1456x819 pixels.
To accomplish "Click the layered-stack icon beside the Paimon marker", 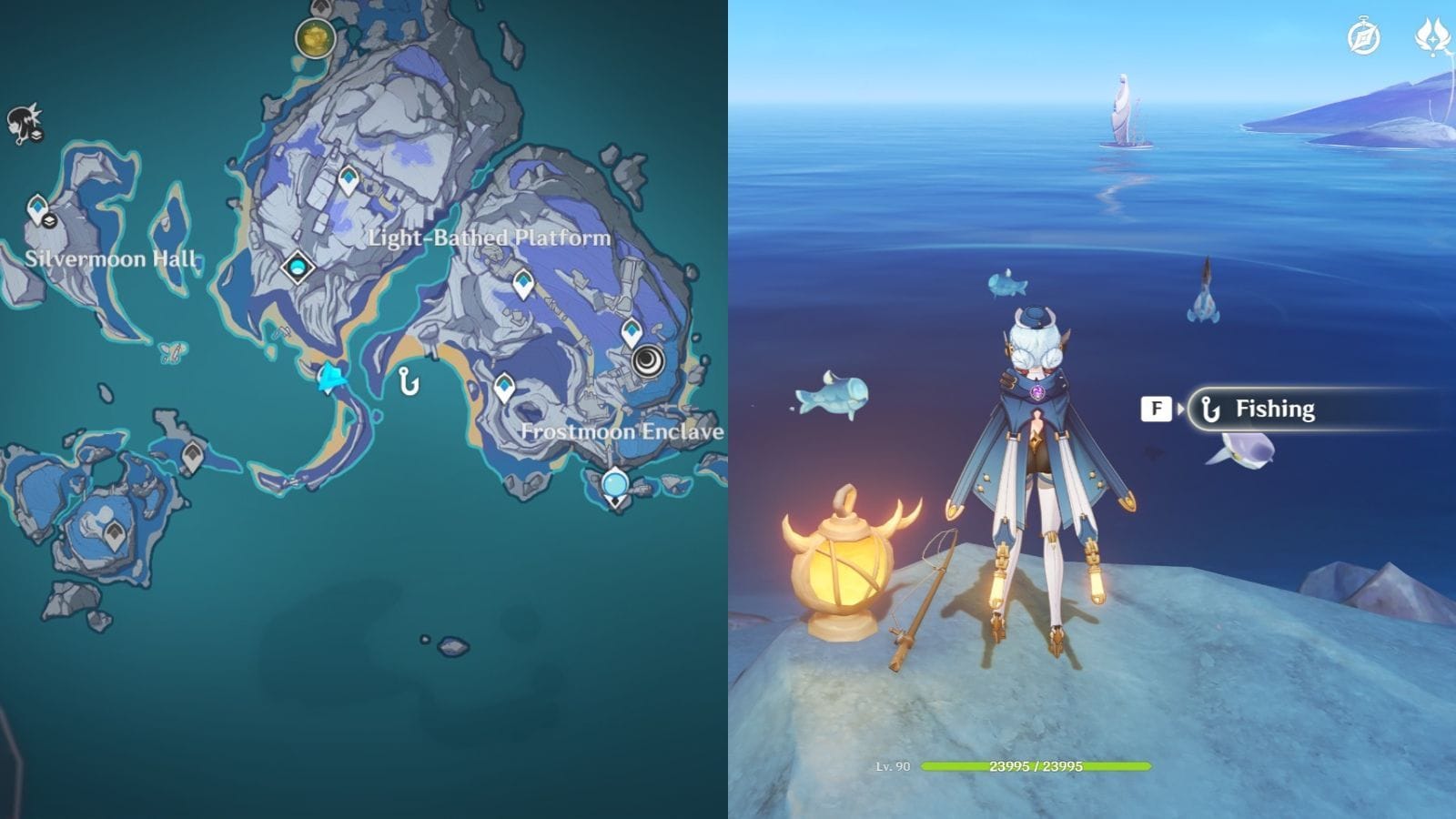I will coord(36,136).
